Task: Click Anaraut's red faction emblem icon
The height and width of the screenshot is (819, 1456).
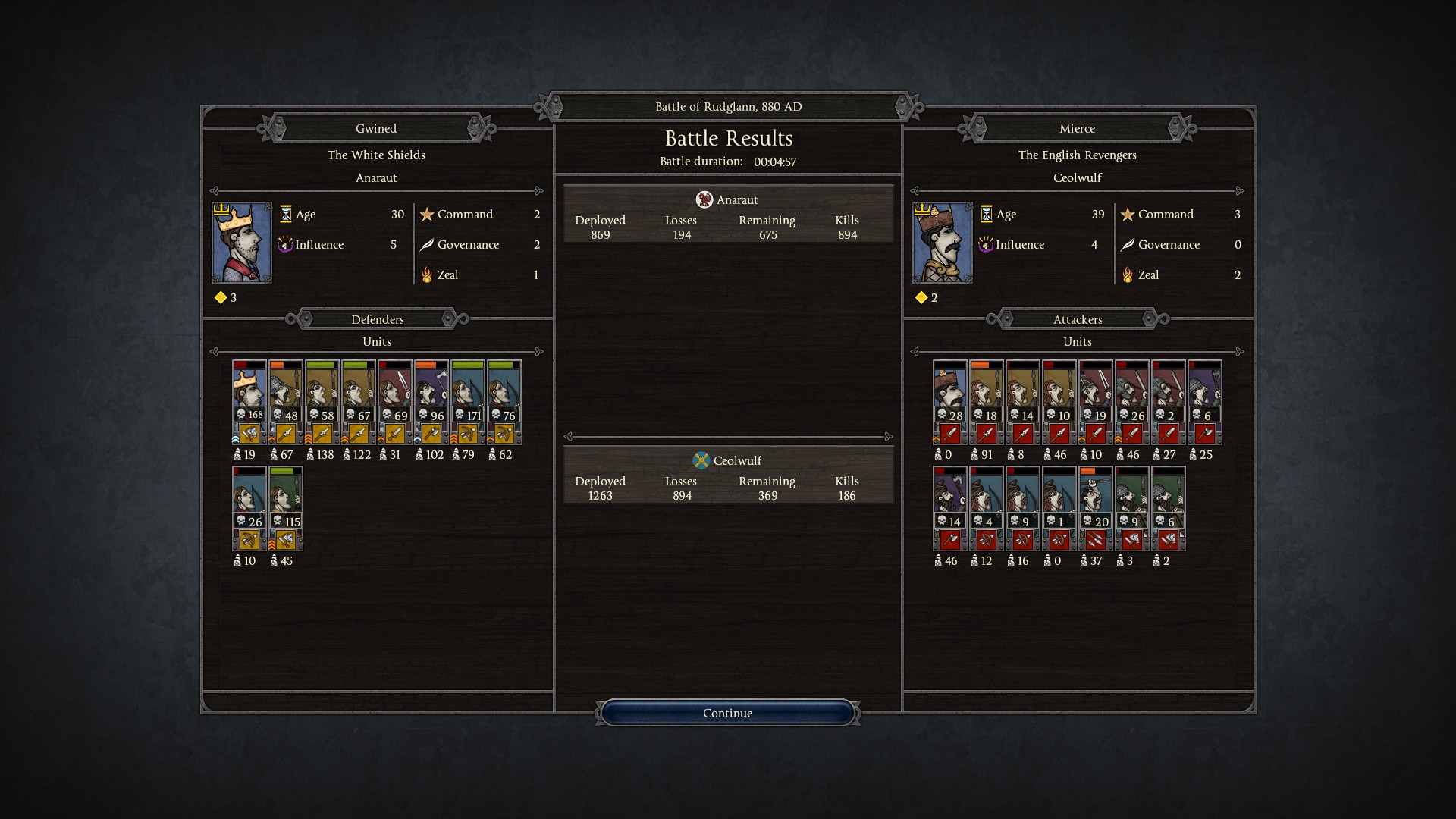Action: 704,199
